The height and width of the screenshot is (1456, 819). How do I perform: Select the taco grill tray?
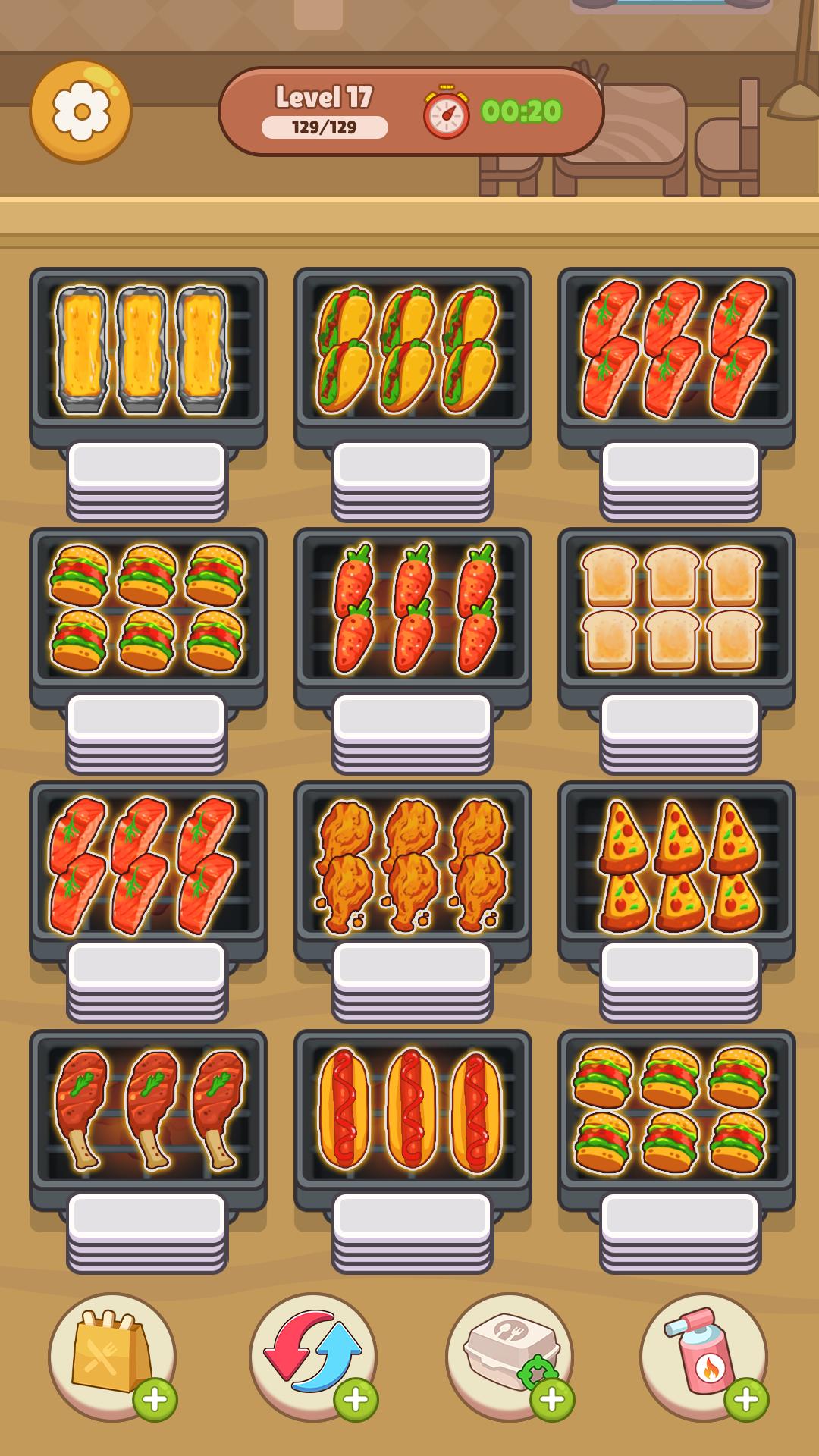(x=412, y=350)
